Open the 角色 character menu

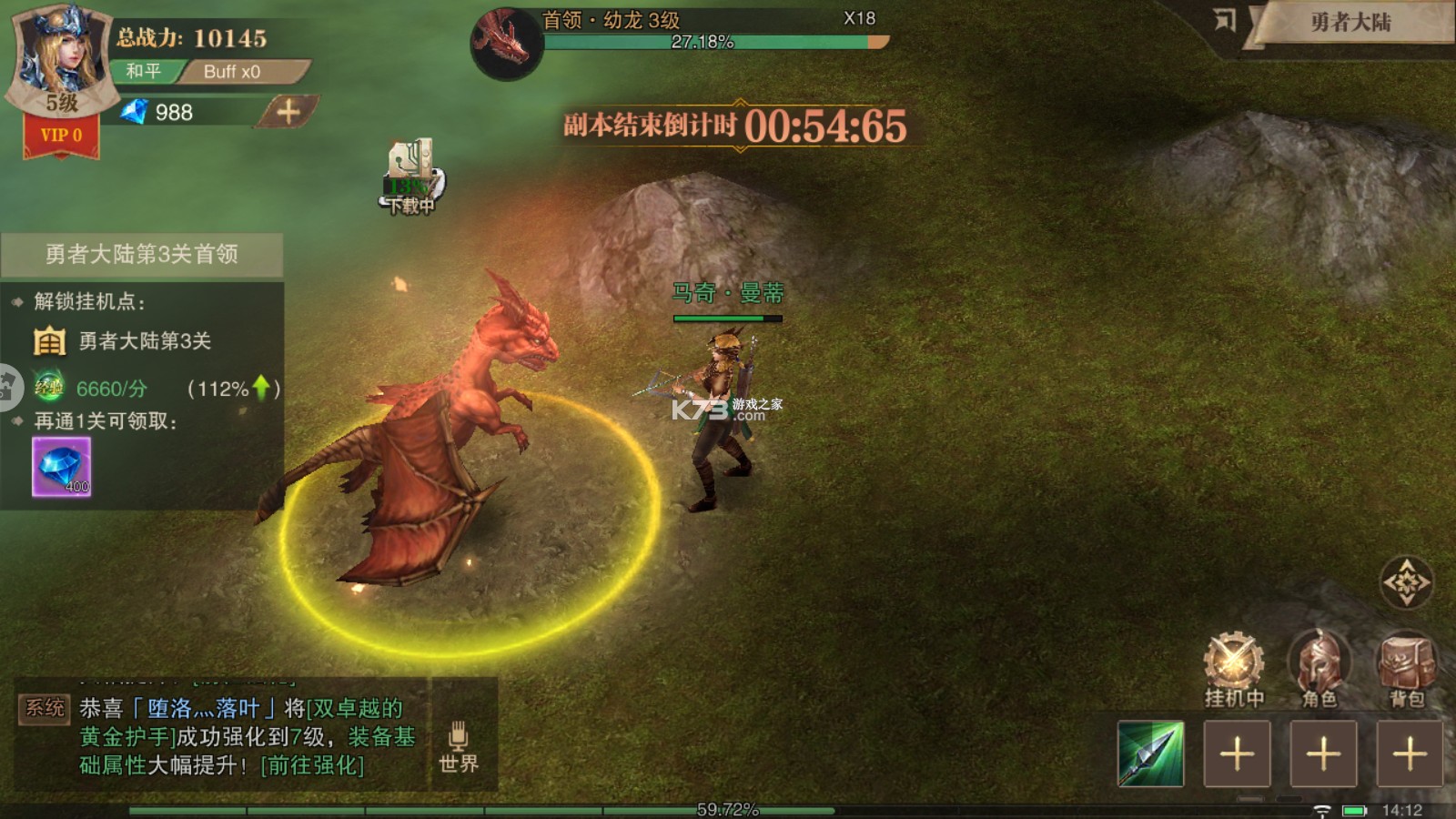click(1319, 671)
